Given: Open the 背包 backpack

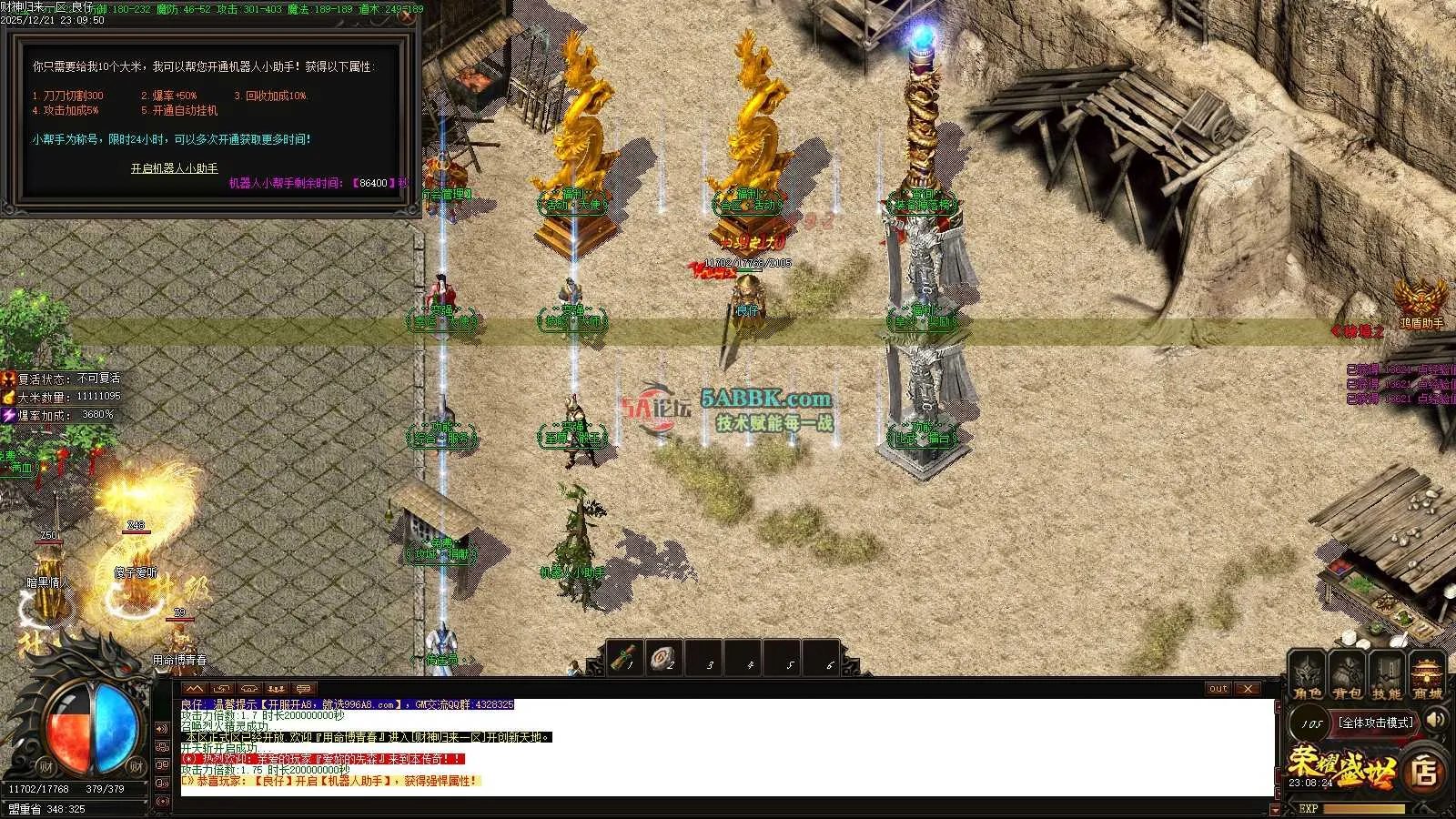Looking at the screenshot, I should 1347,679.
